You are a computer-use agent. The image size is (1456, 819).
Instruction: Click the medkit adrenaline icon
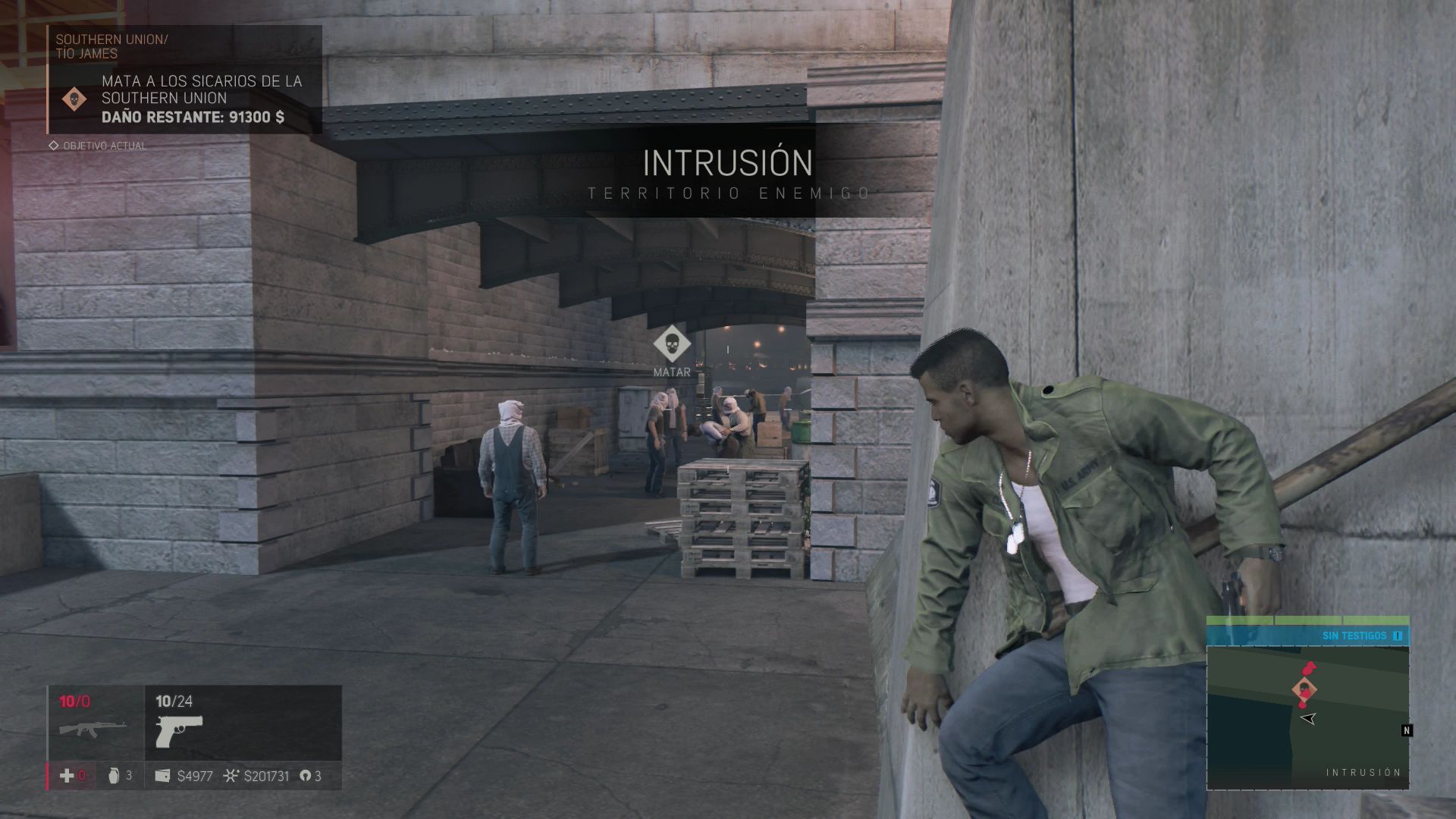point(67,776)
